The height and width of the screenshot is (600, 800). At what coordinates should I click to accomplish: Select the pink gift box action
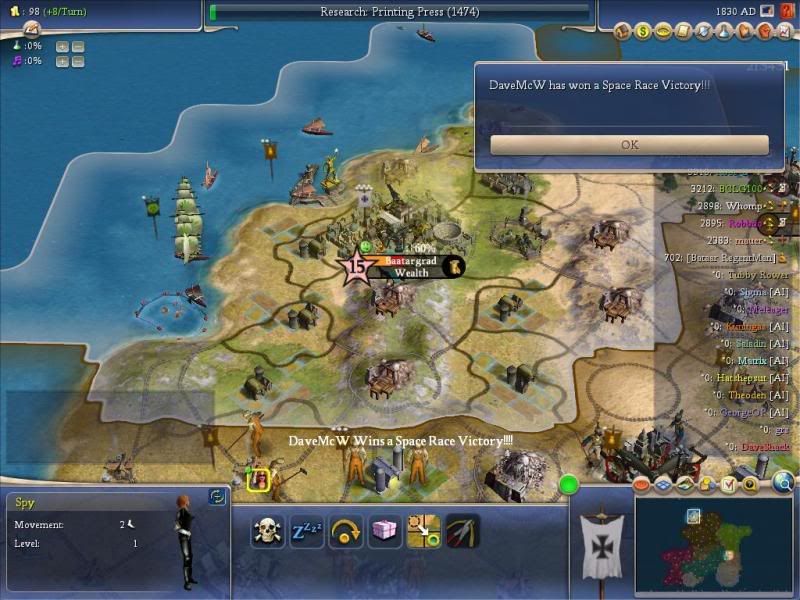383,531
